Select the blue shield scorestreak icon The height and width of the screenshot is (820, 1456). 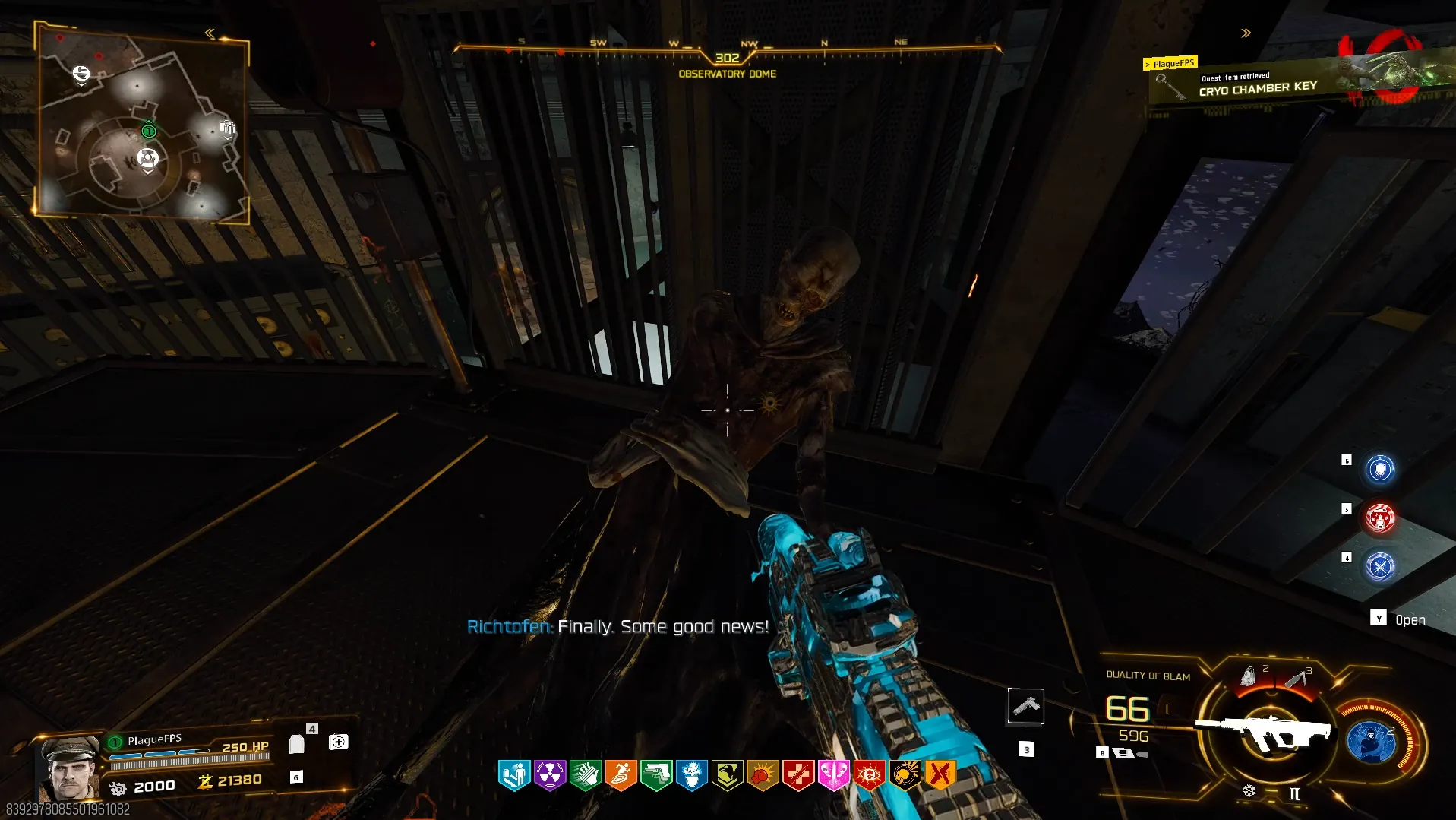1380,469
